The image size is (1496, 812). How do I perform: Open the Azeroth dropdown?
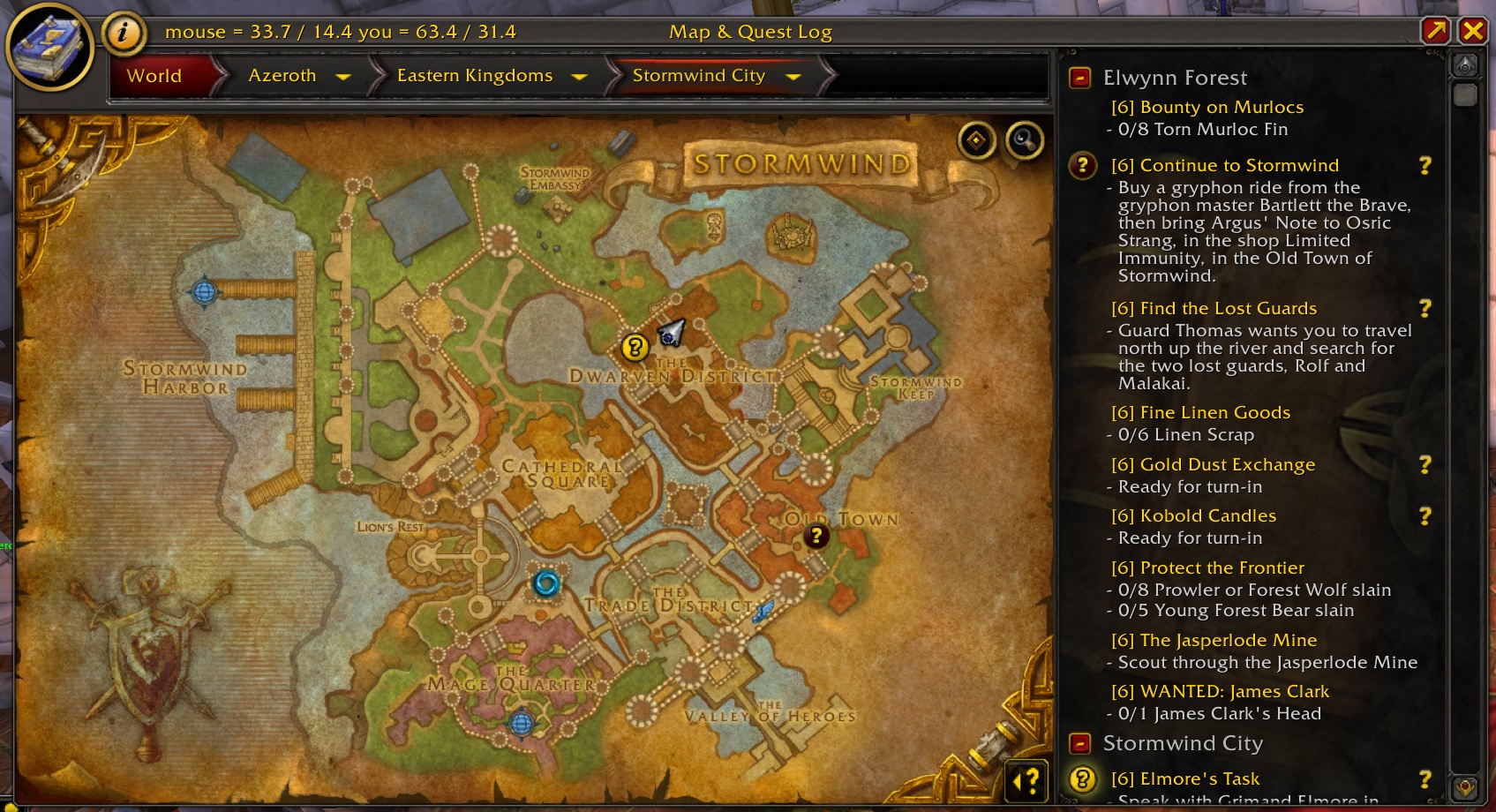(343, 77)
